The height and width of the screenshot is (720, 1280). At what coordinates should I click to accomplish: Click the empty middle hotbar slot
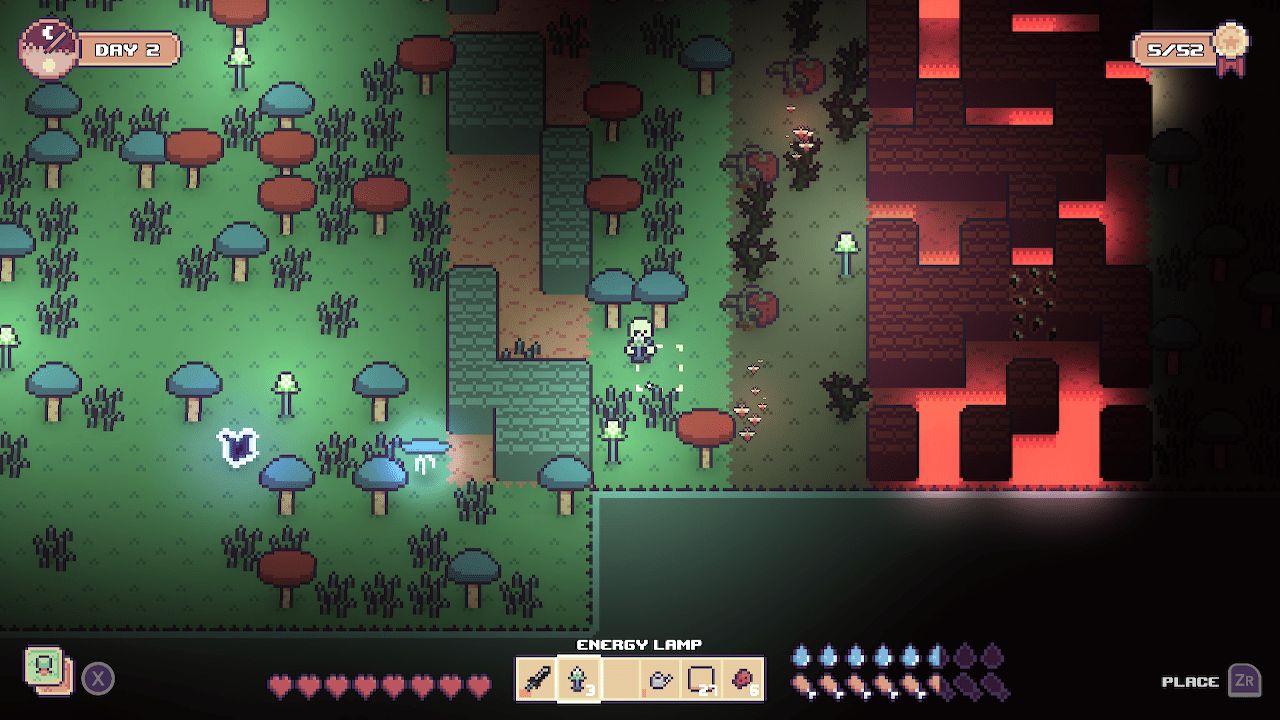click(619, 680)
